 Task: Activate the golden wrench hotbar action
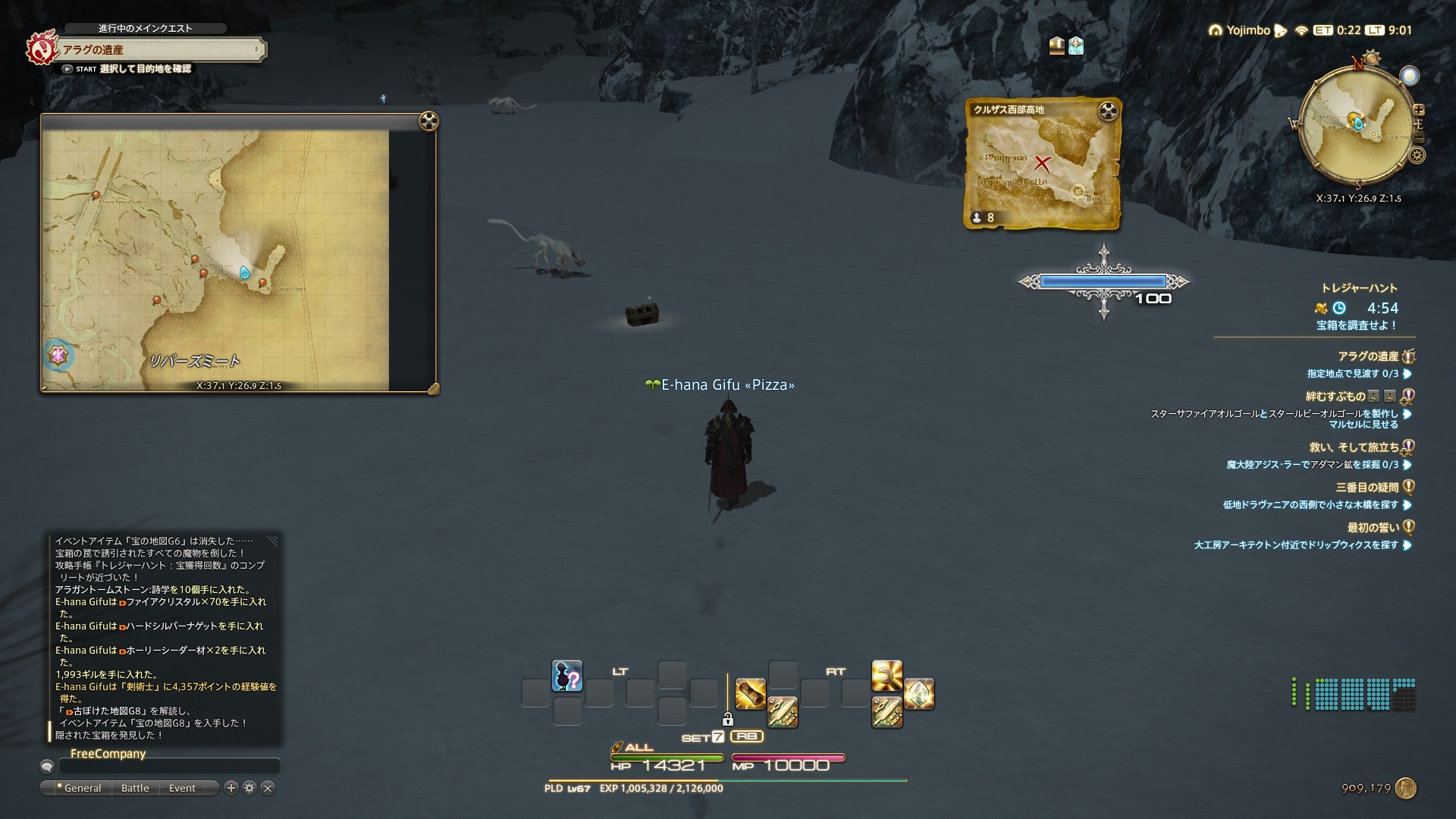[886, 676]
